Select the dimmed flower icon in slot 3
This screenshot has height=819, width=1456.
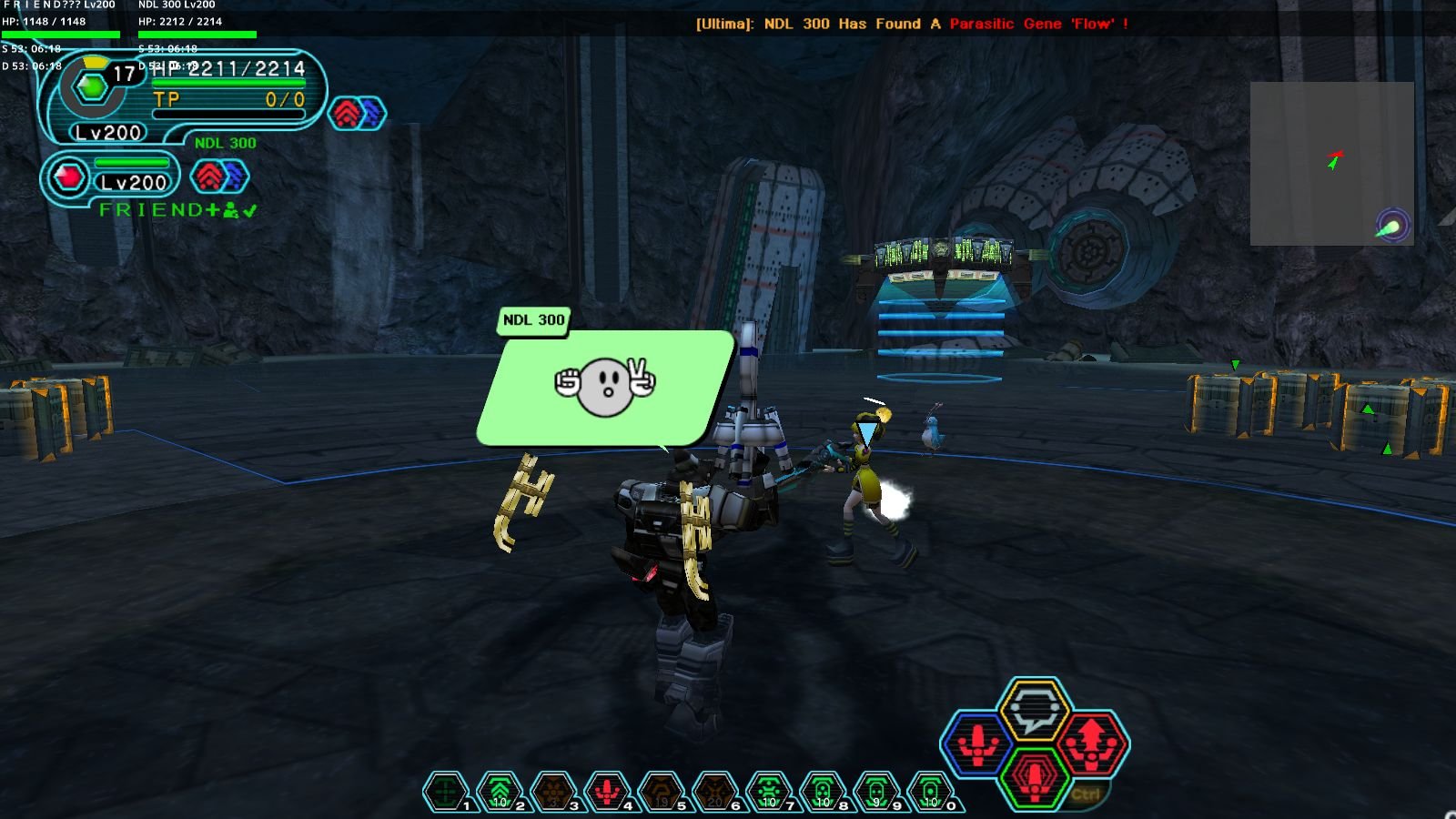(553, 792)
